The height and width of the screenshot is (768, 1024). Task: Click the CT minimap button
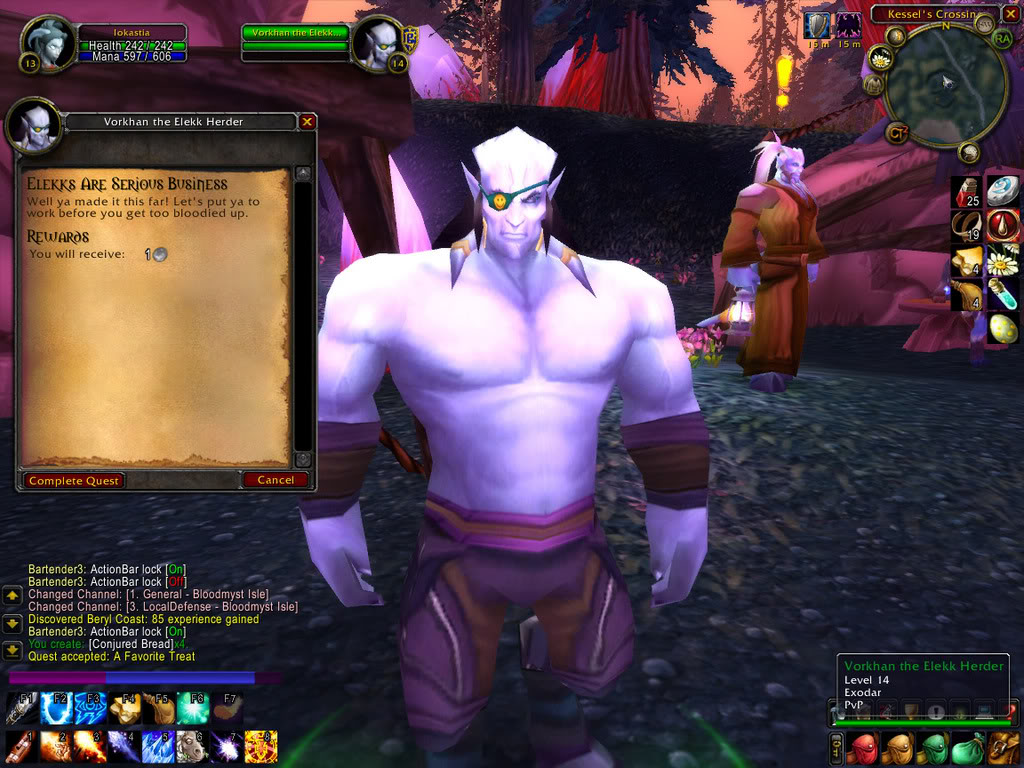[x=897, y=133]
